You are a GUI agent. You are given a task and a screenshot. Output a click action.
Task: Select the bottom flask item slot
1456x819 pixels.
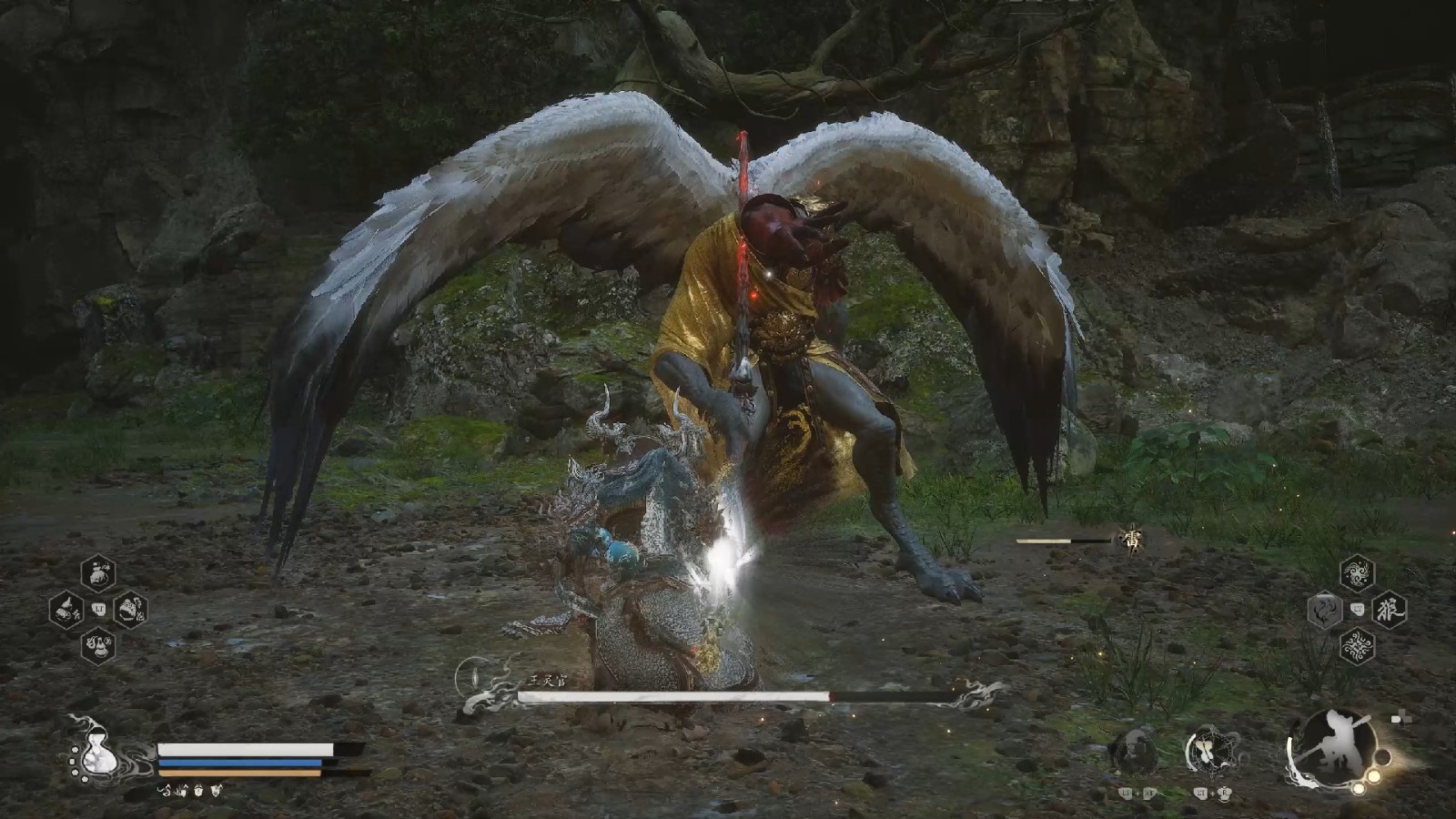coord(98,645)
